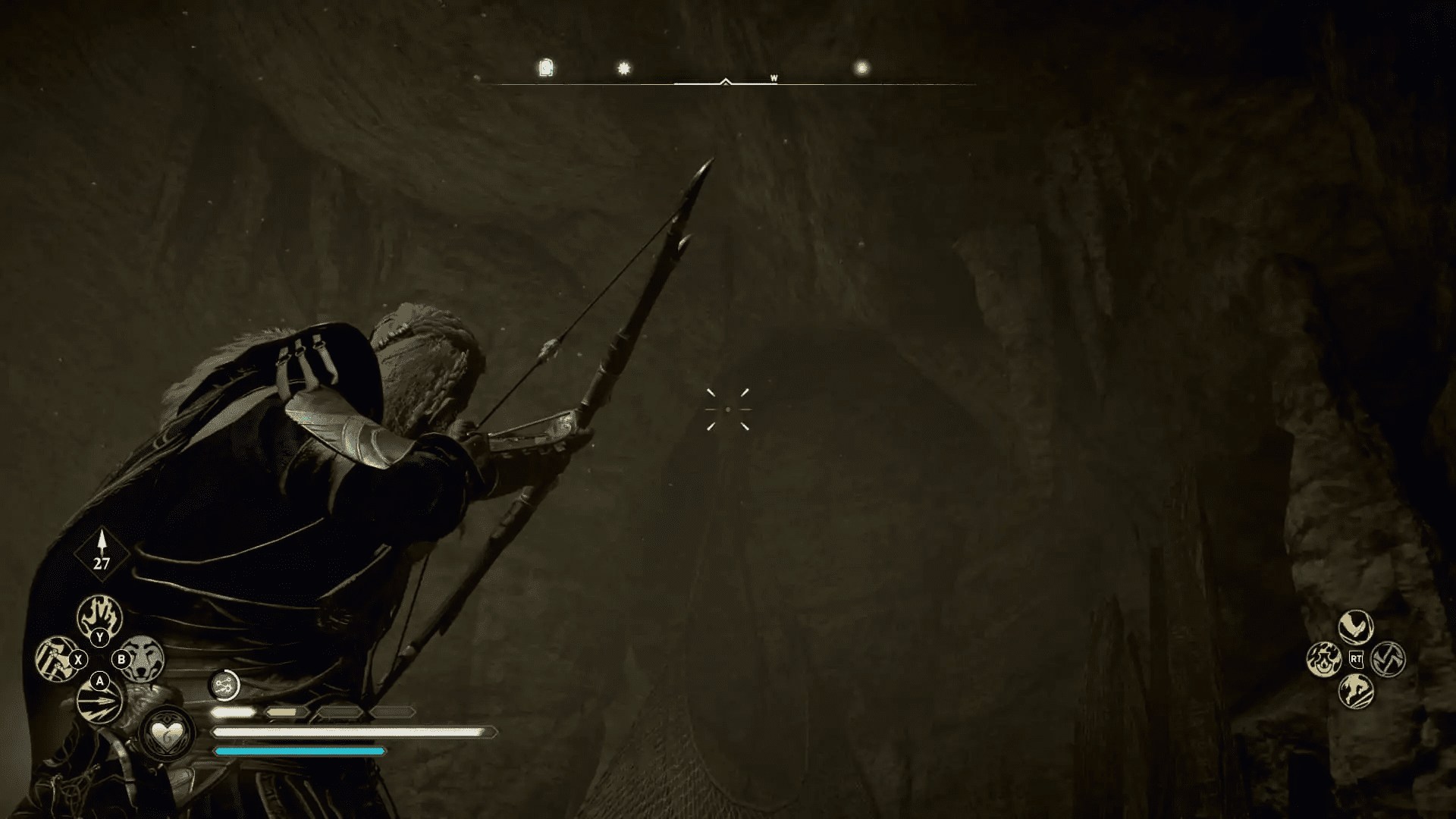This screenshot has width=1456, height=819.
Task: Click the circular adrenaline node icon above the health bar
Action: (x=224, y=685)
